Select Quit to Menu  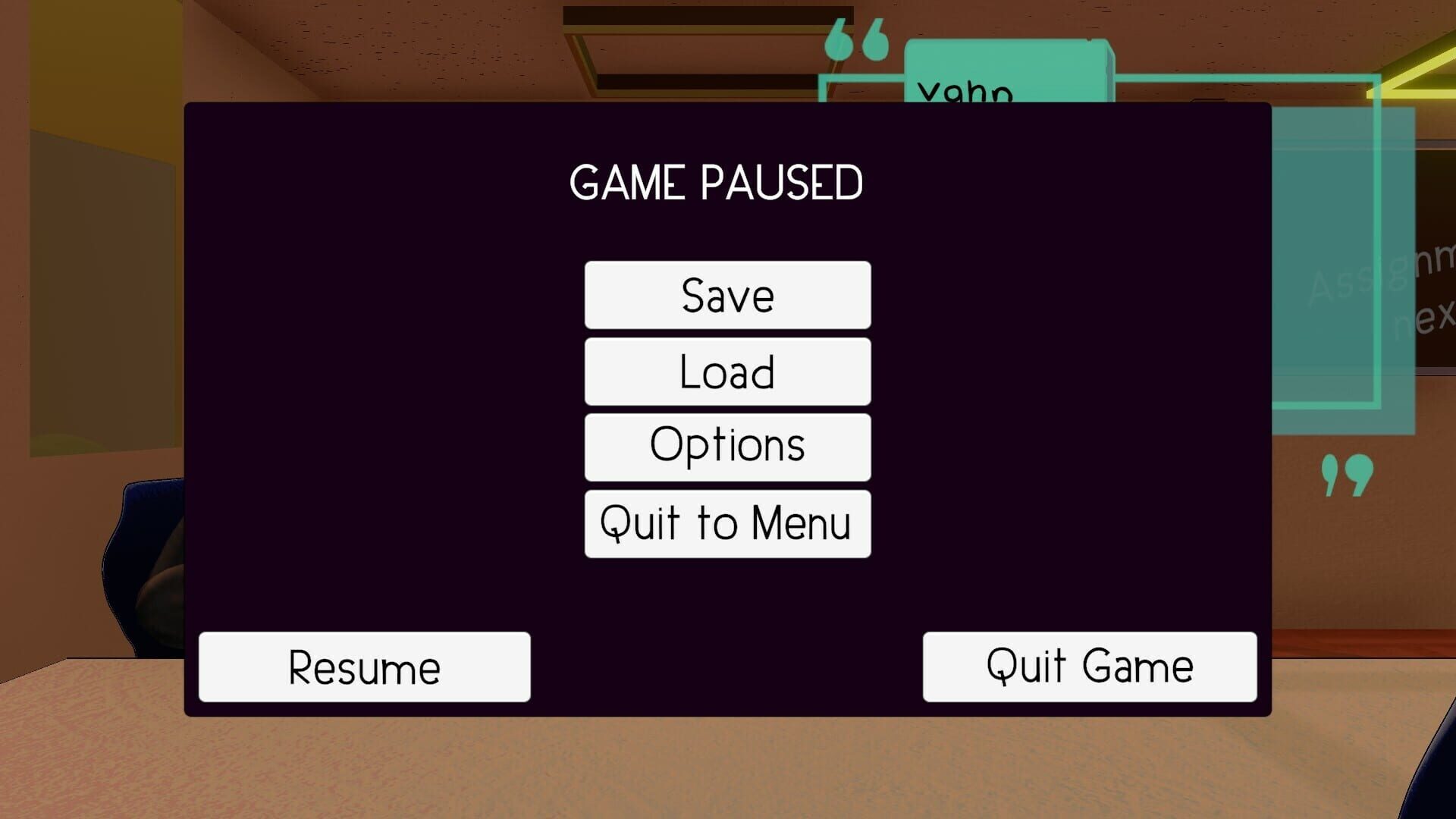(726, 522)
